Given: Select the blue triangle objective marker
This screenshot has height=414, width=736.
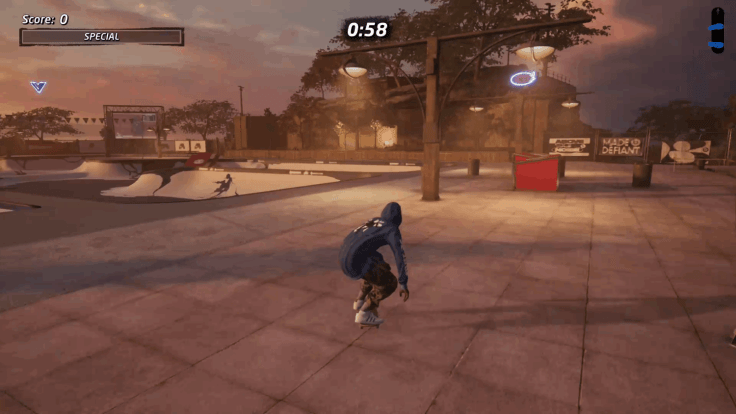Looking at the screenshot, I should click(38, 87).
